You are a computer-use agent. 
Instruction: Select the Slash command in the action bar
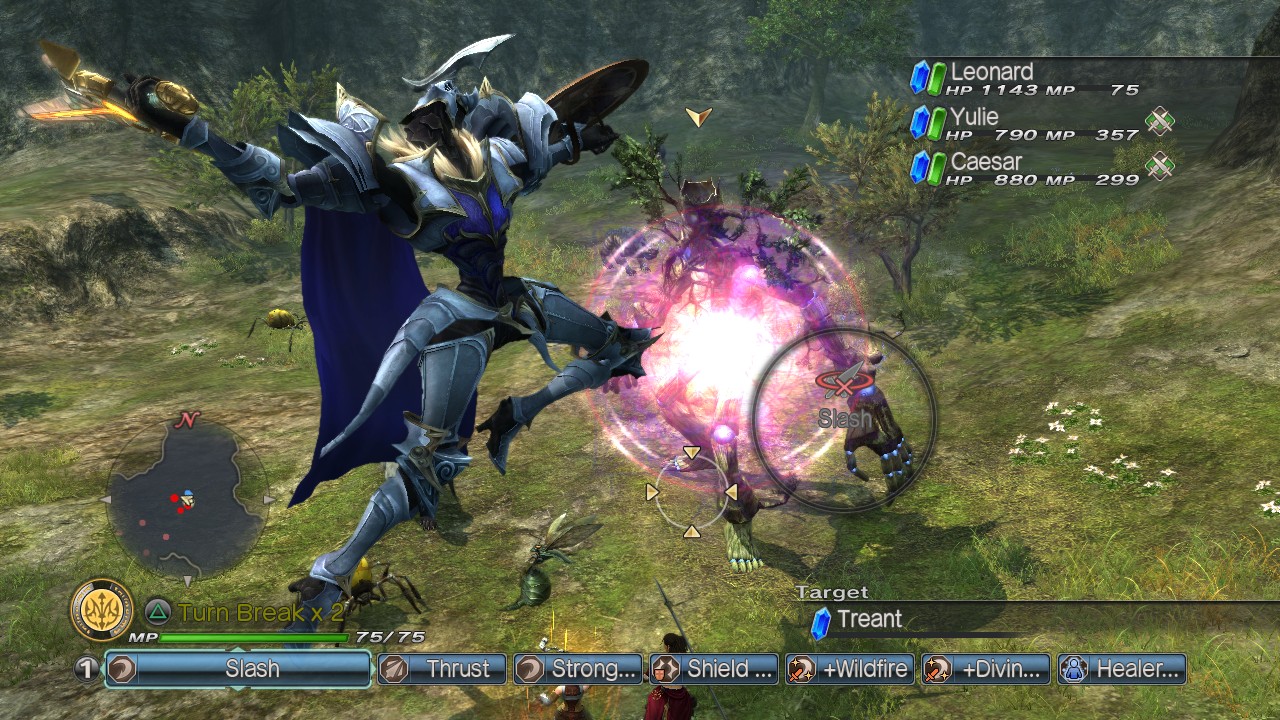[x=238, y=669]
